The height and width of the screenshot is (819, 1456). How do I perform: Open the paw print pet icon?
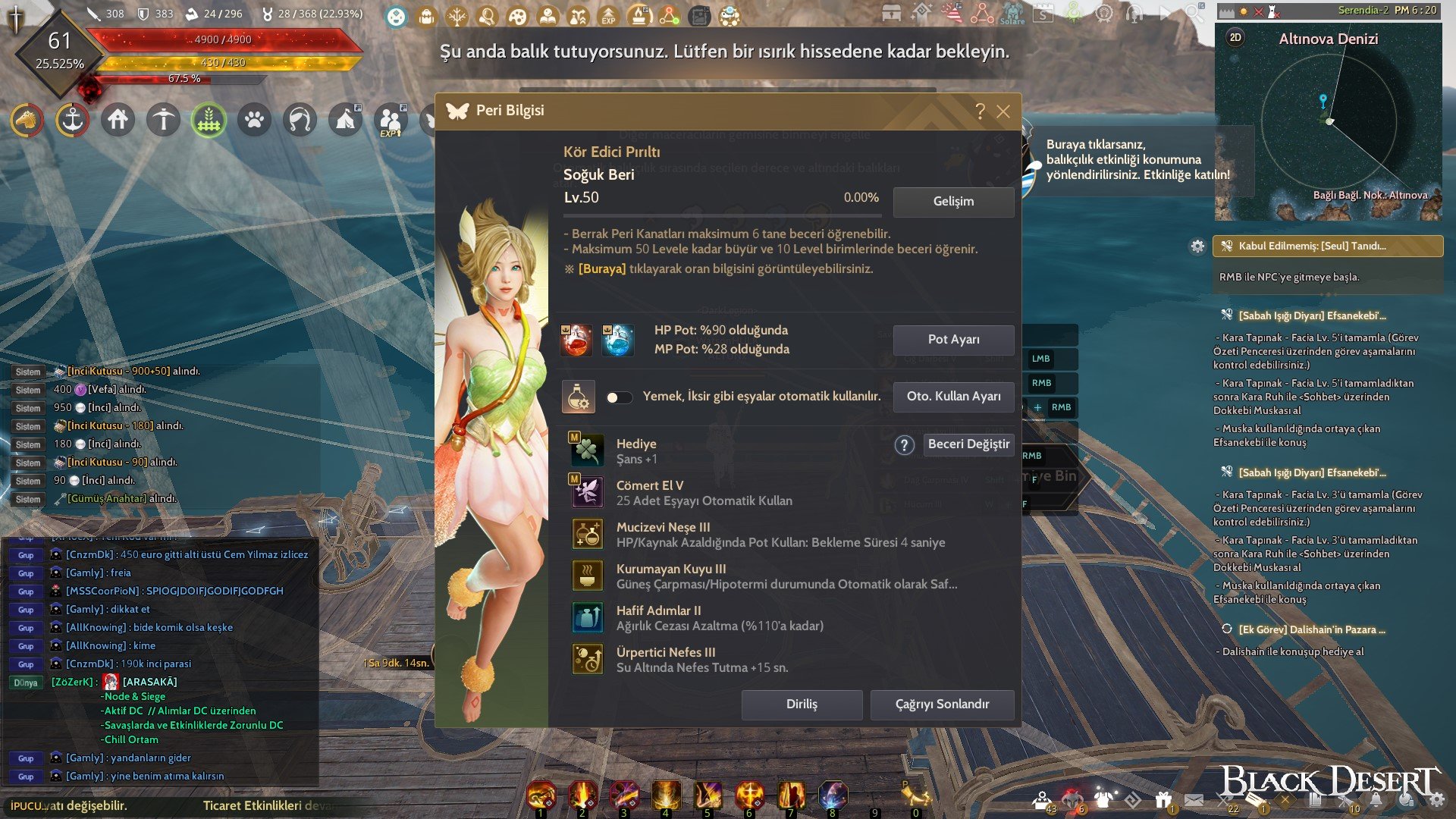pyautogui.click(x=254, y=120)
